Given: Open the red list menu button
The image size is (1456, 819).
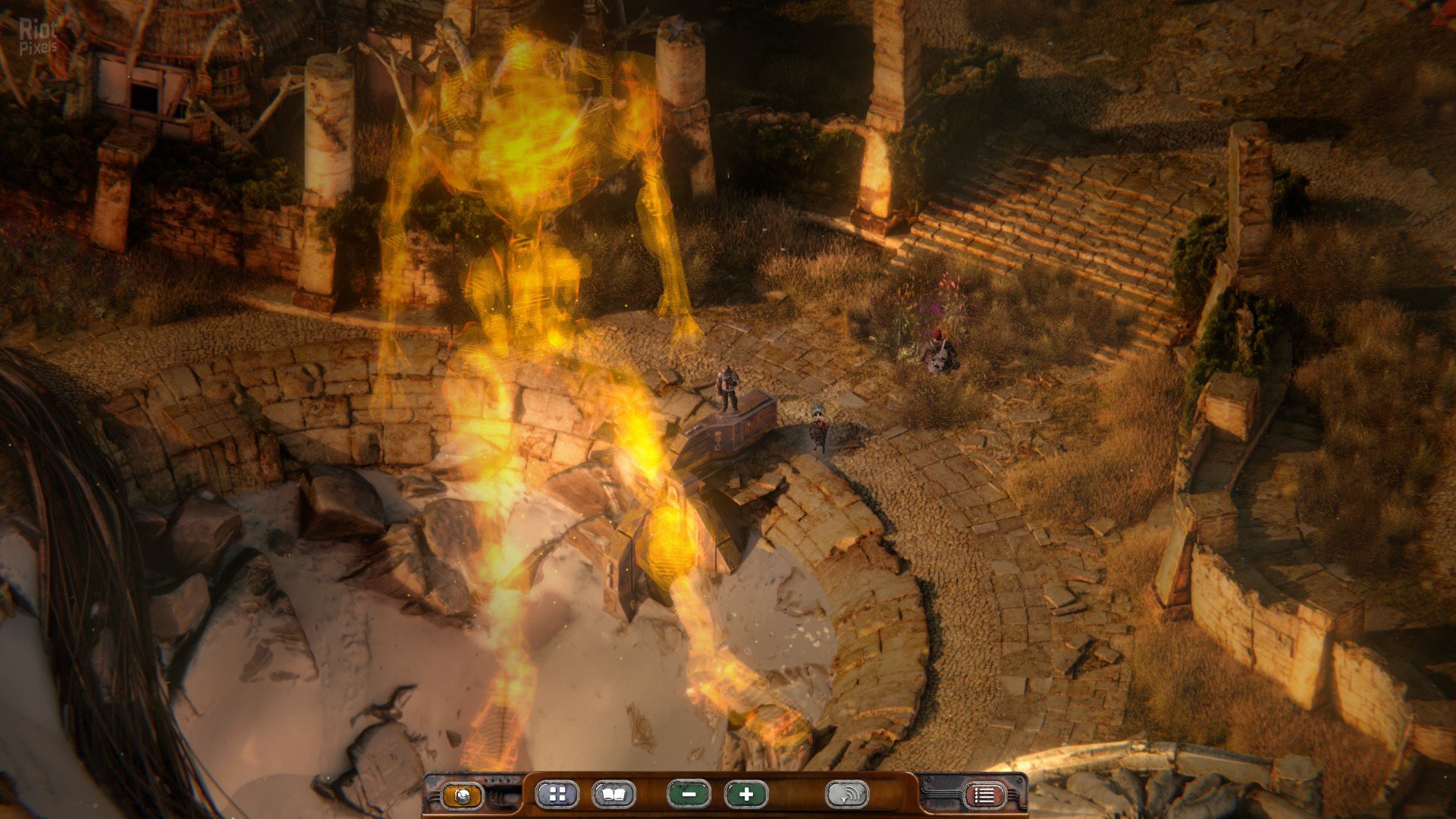Looking at the screenshot, I should click(984, 795).
